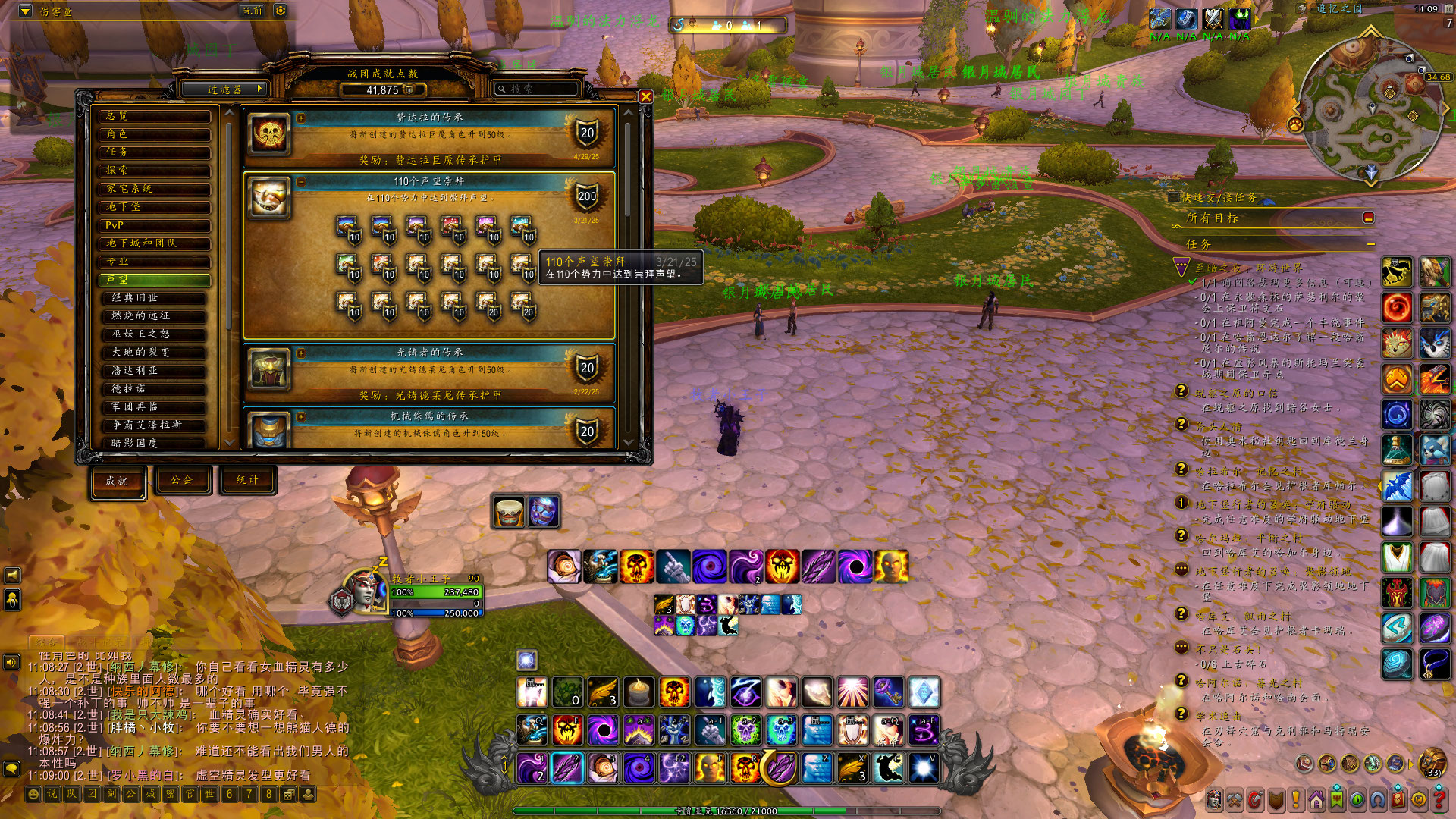Select the 地下城和团队 category
Image resolution: width=1456 pixels, height=819 pixels.
click(x=155, y=243)
